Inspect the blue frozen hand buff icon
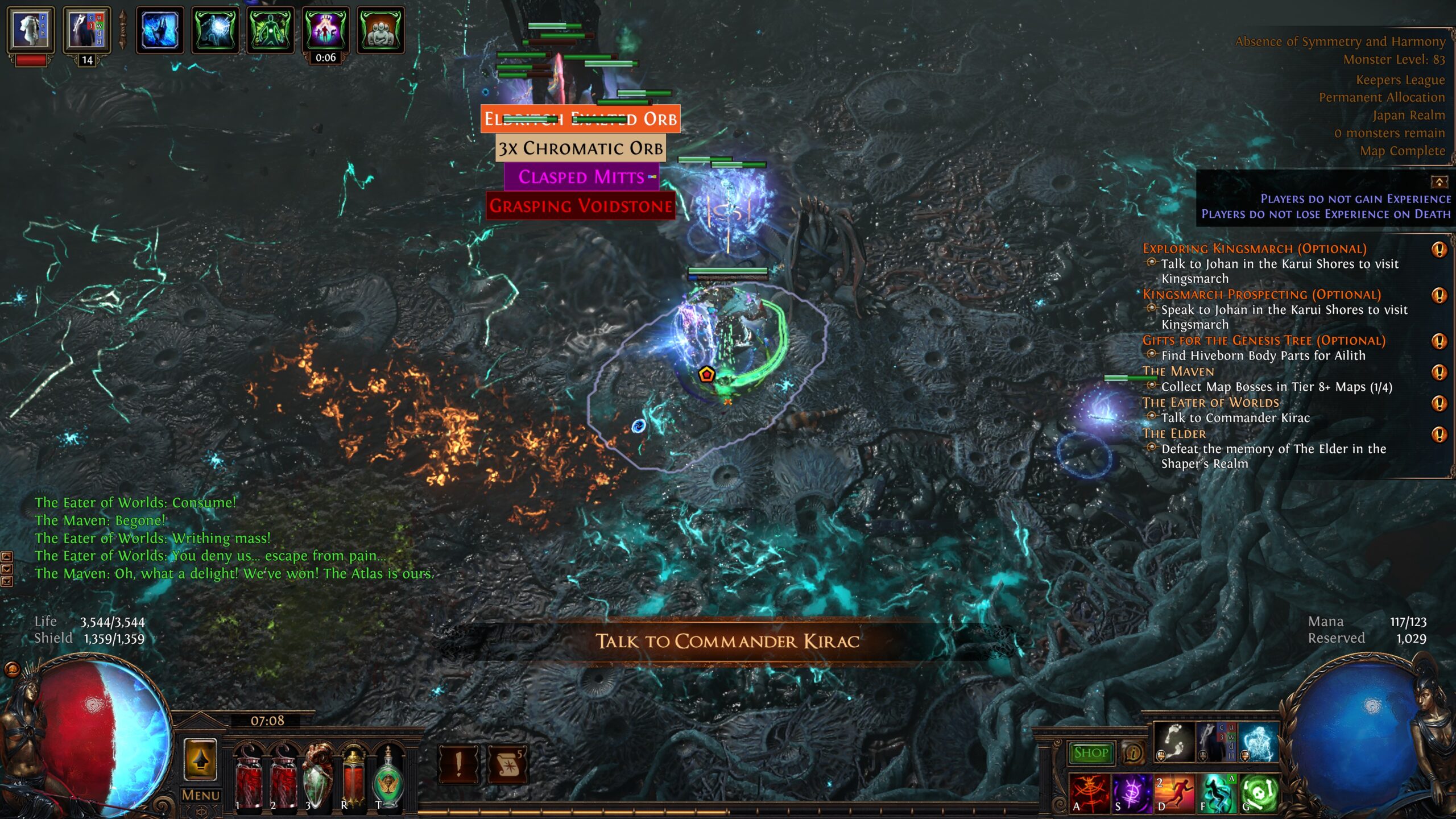The height and width of the screenshot is (819, 1456). tap(160, 30)
